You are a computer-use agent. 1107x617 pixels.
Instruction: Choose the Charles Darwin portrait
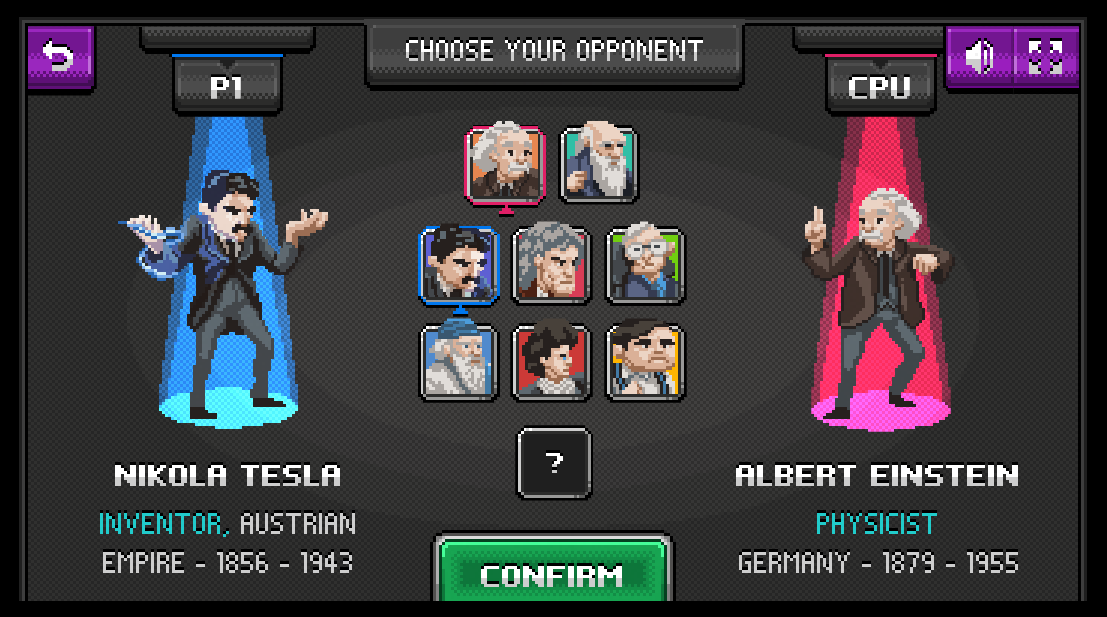click(x=598, y=164)
